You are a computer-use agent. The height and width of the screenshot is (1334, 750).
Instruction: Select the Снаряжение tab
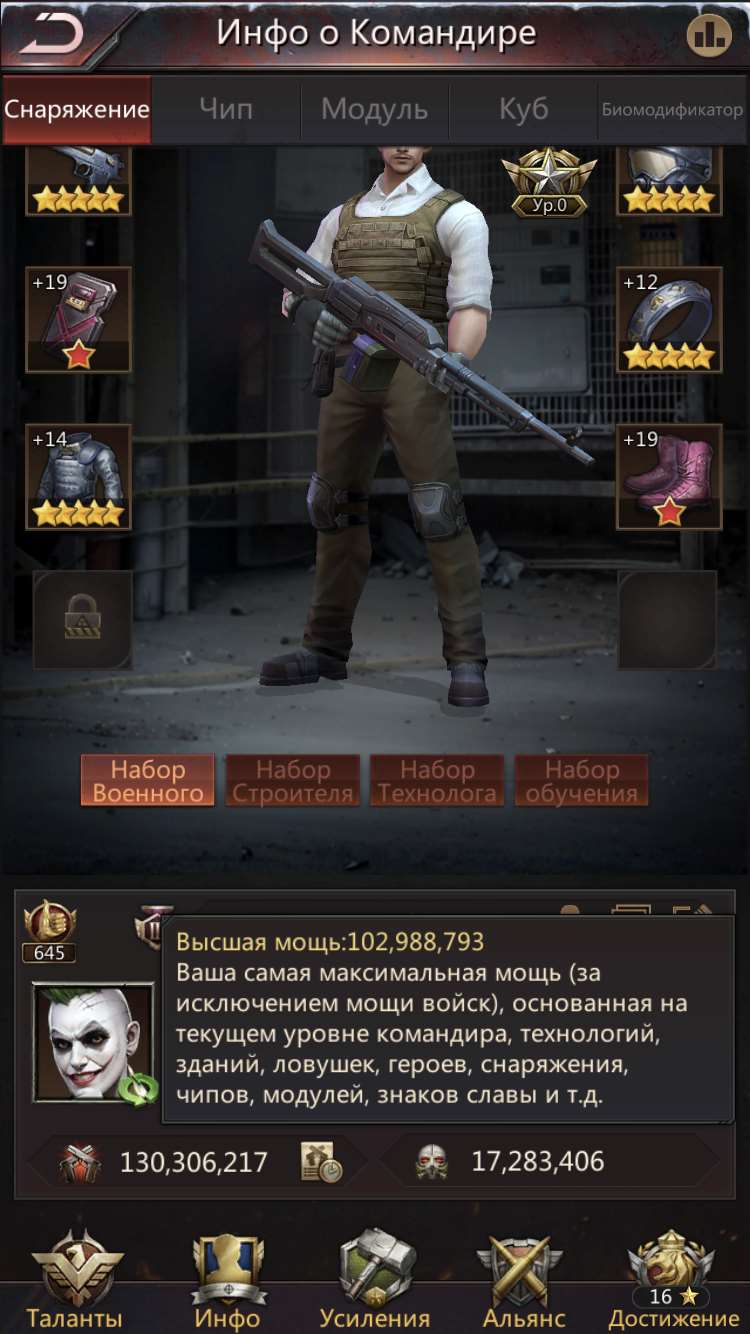point(77,109)
